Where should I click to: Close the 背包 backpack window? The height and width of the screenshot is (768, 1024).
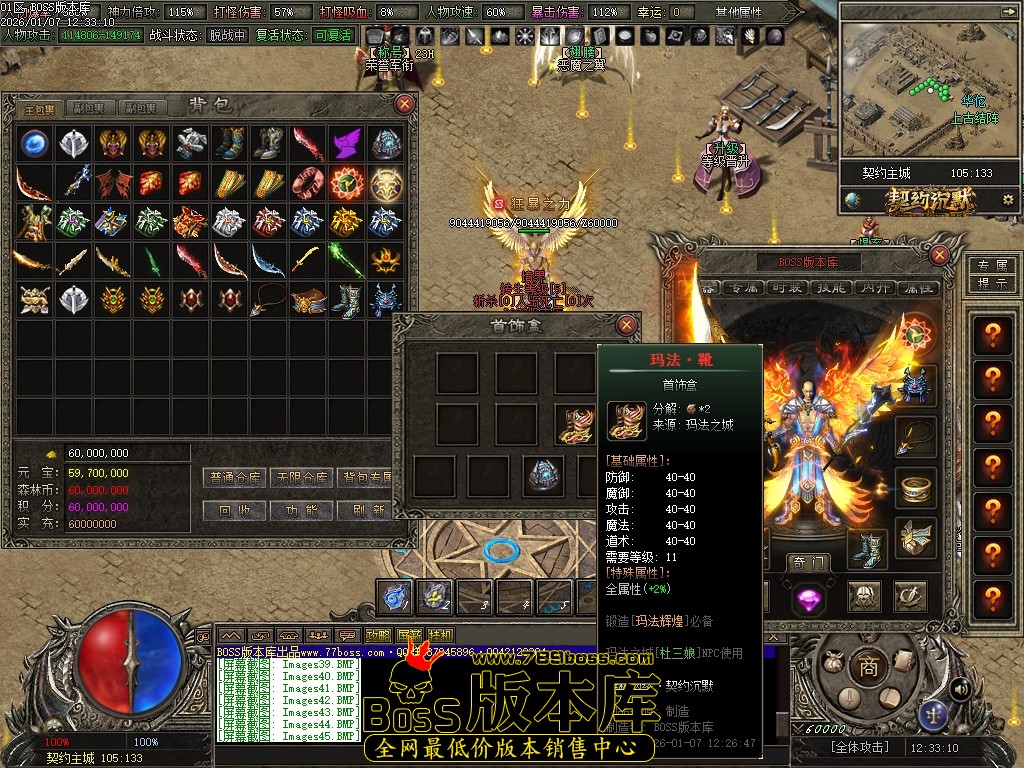point(404,103)
